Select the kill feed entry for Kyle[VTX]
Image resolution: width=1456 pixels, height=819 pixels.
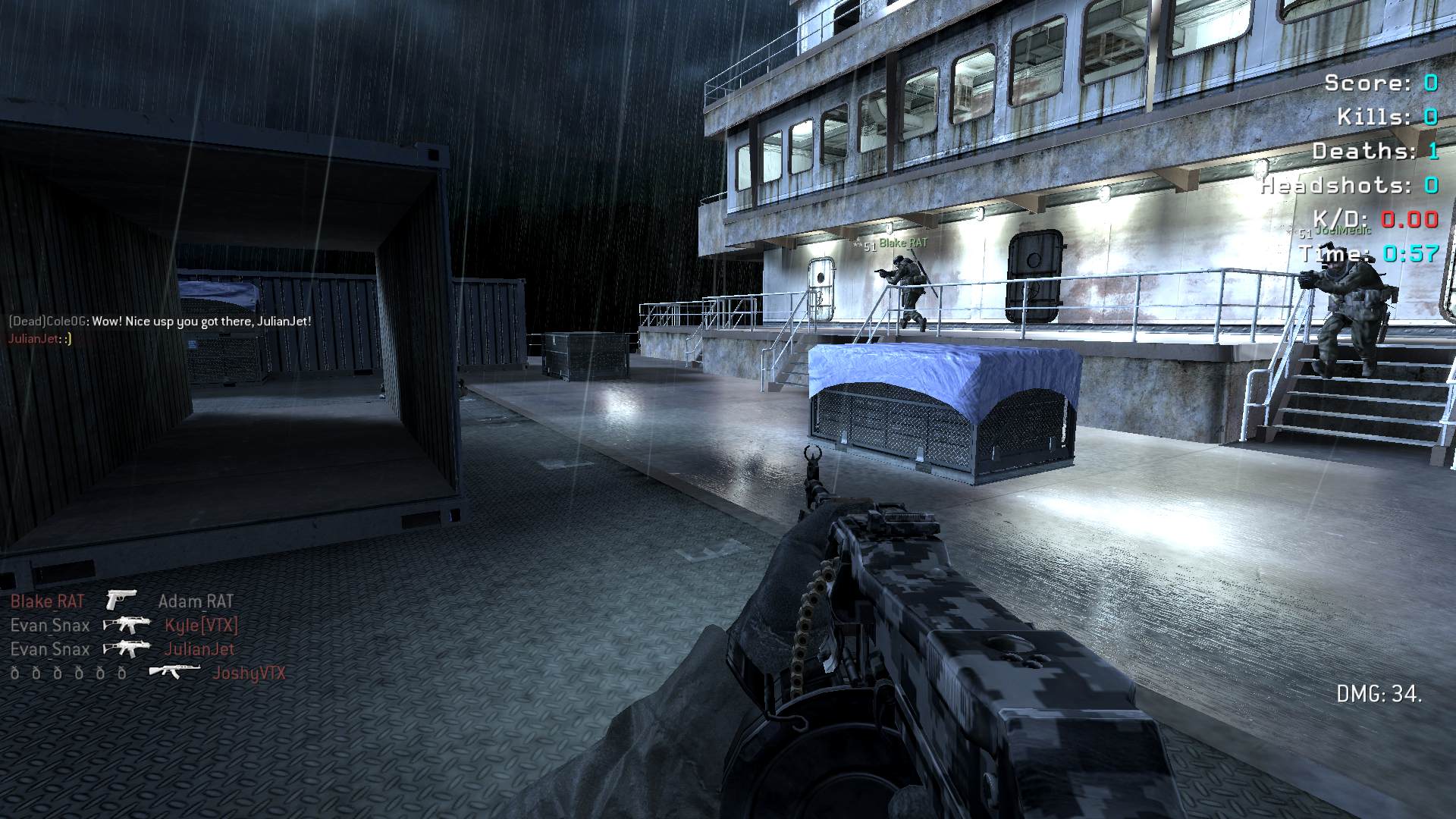201,626
